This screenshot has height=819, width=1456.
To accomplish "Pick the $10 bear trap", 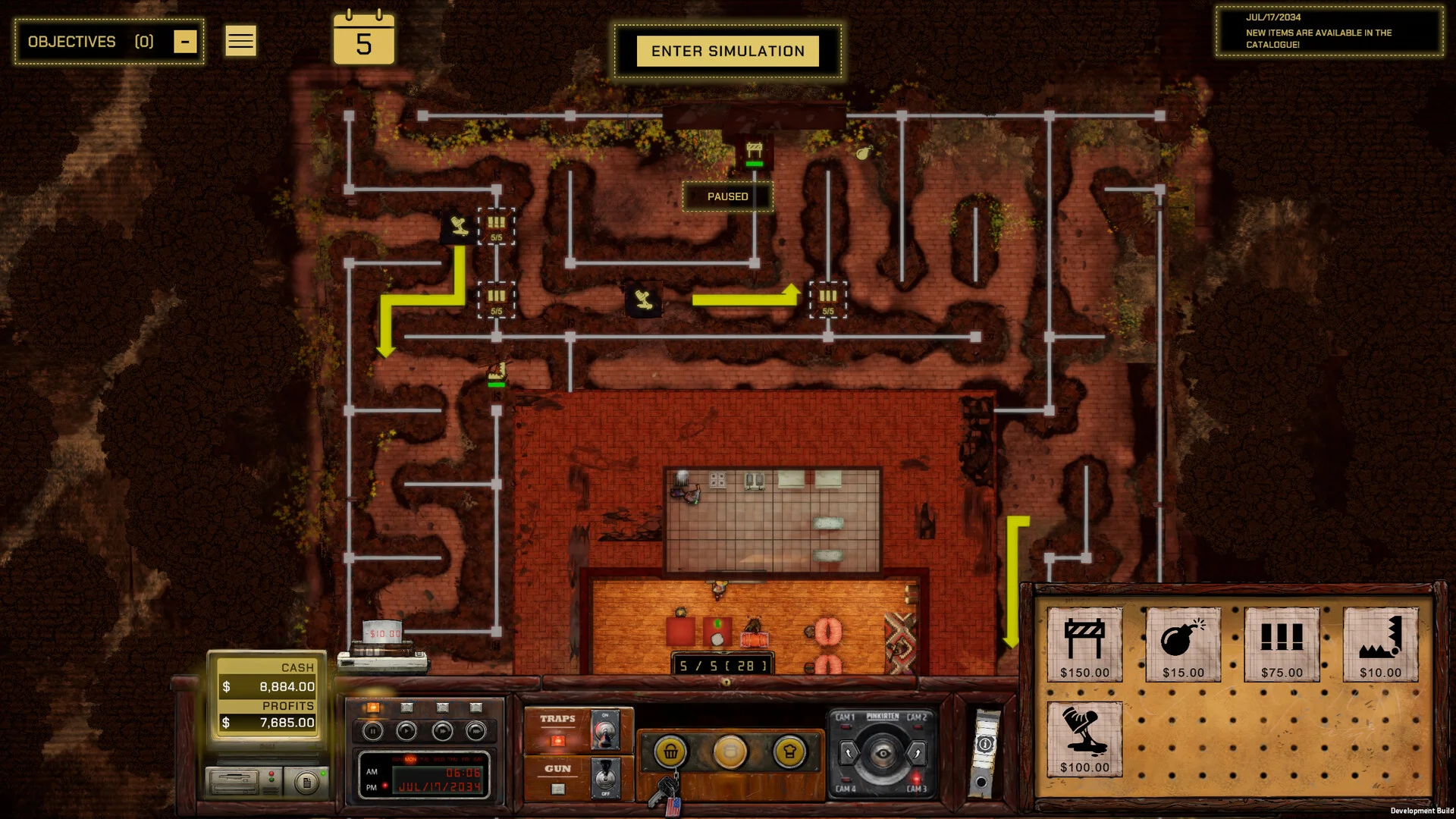I will (1380, 644).
